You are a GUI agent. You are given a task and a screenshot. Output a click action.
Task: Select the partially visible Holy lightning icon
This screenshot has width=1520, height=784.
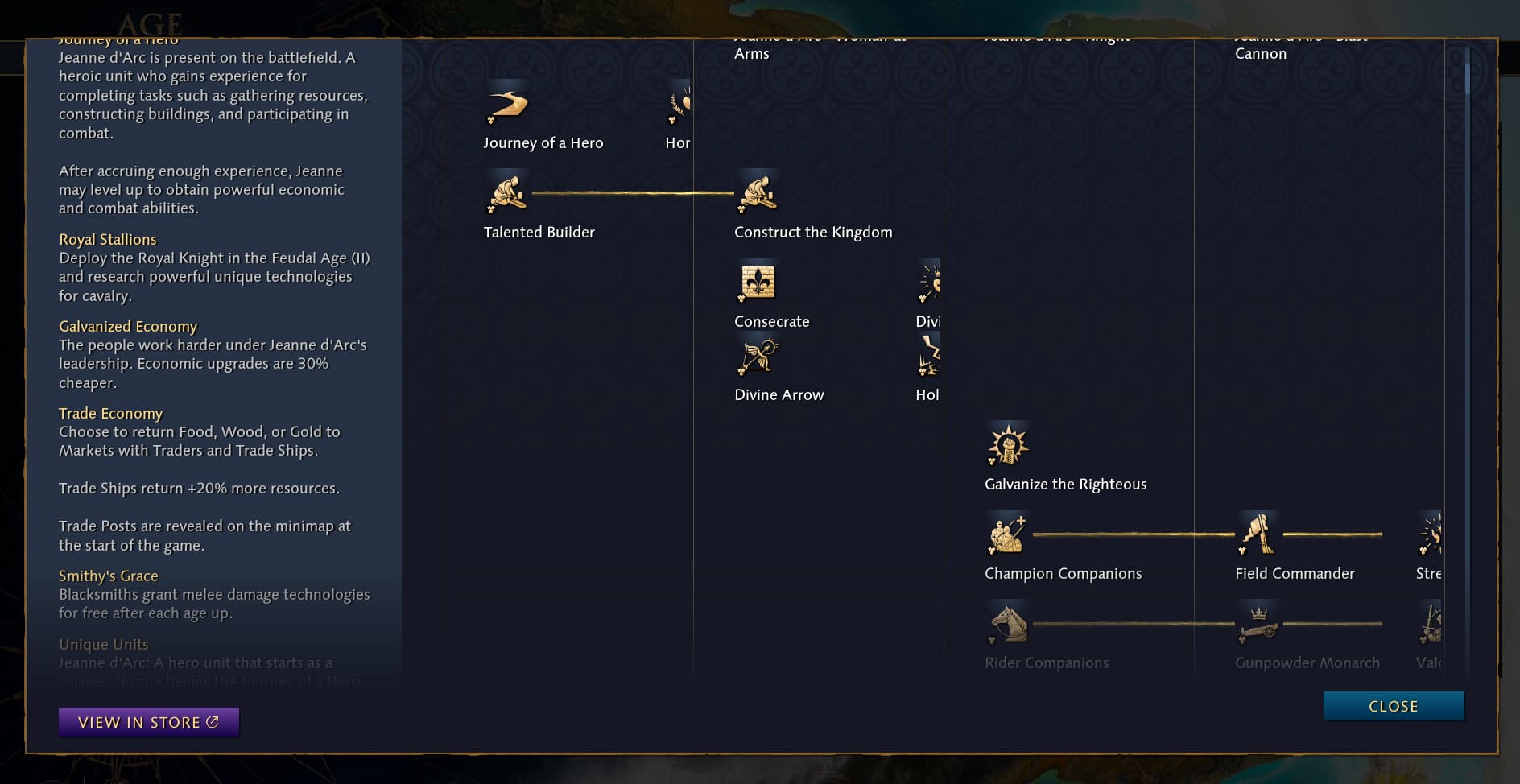pyautogui.click(x=931, y=355)
